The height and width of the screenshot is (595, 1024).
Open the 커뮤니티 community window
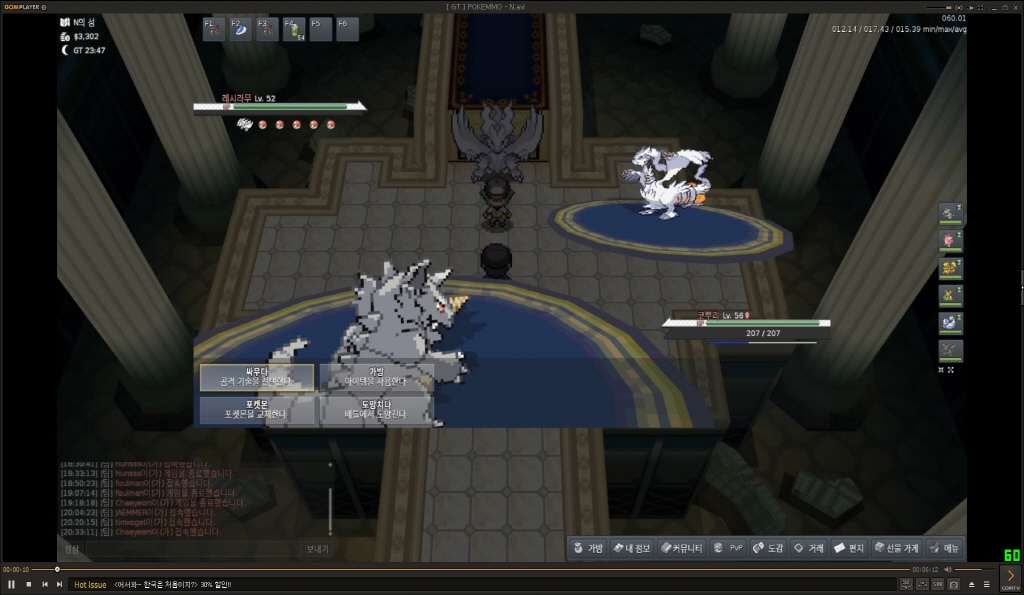(681, 548)
